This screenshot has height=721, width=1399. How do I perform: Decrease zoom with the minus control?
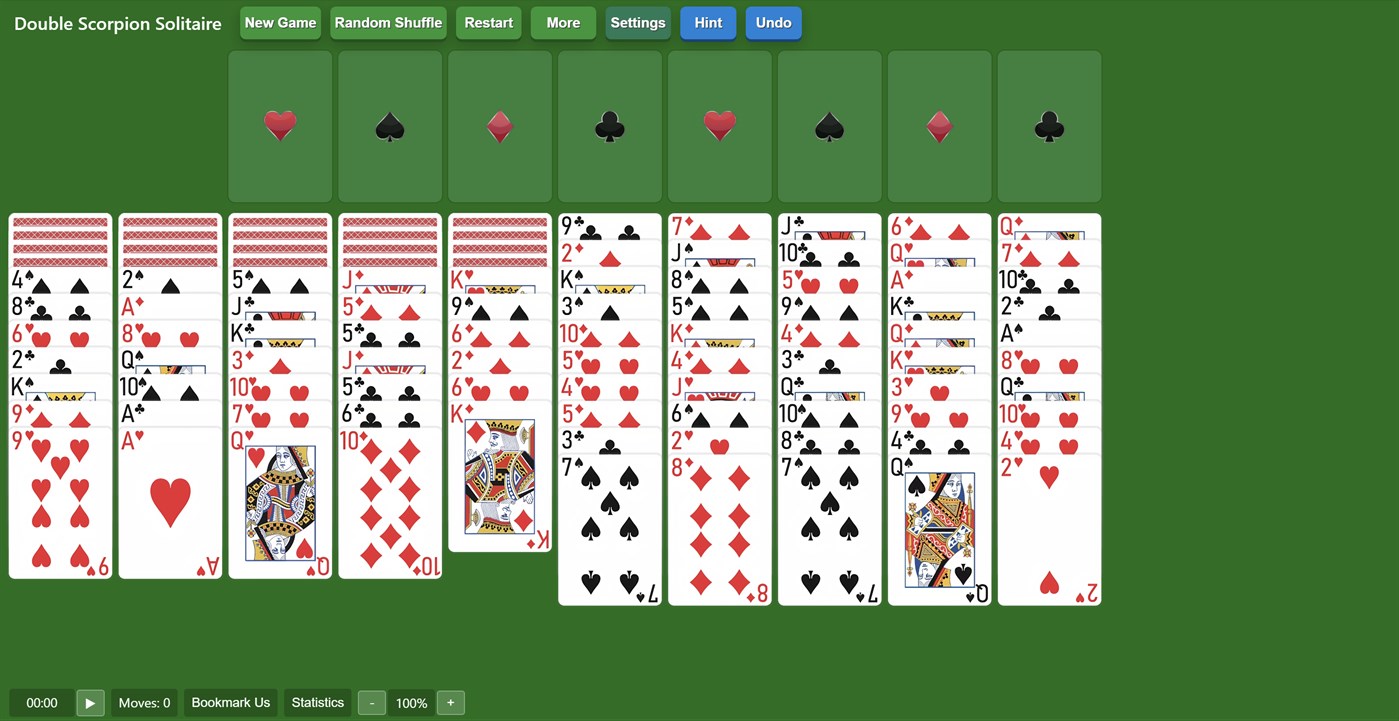[371, 702]
